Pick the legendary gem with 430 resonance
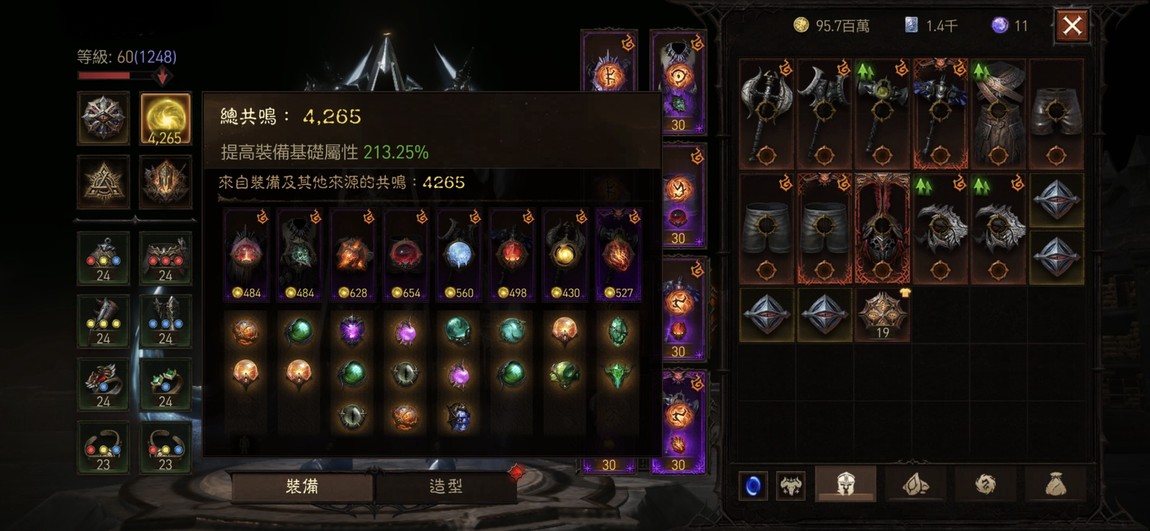This screenshot has width=1150, height=531. click(567, 255)
